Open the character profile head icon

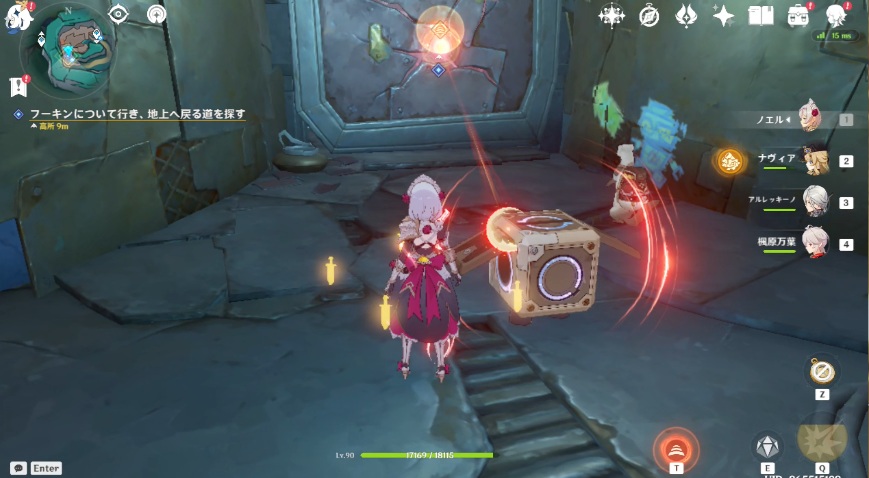click(836, 15)
